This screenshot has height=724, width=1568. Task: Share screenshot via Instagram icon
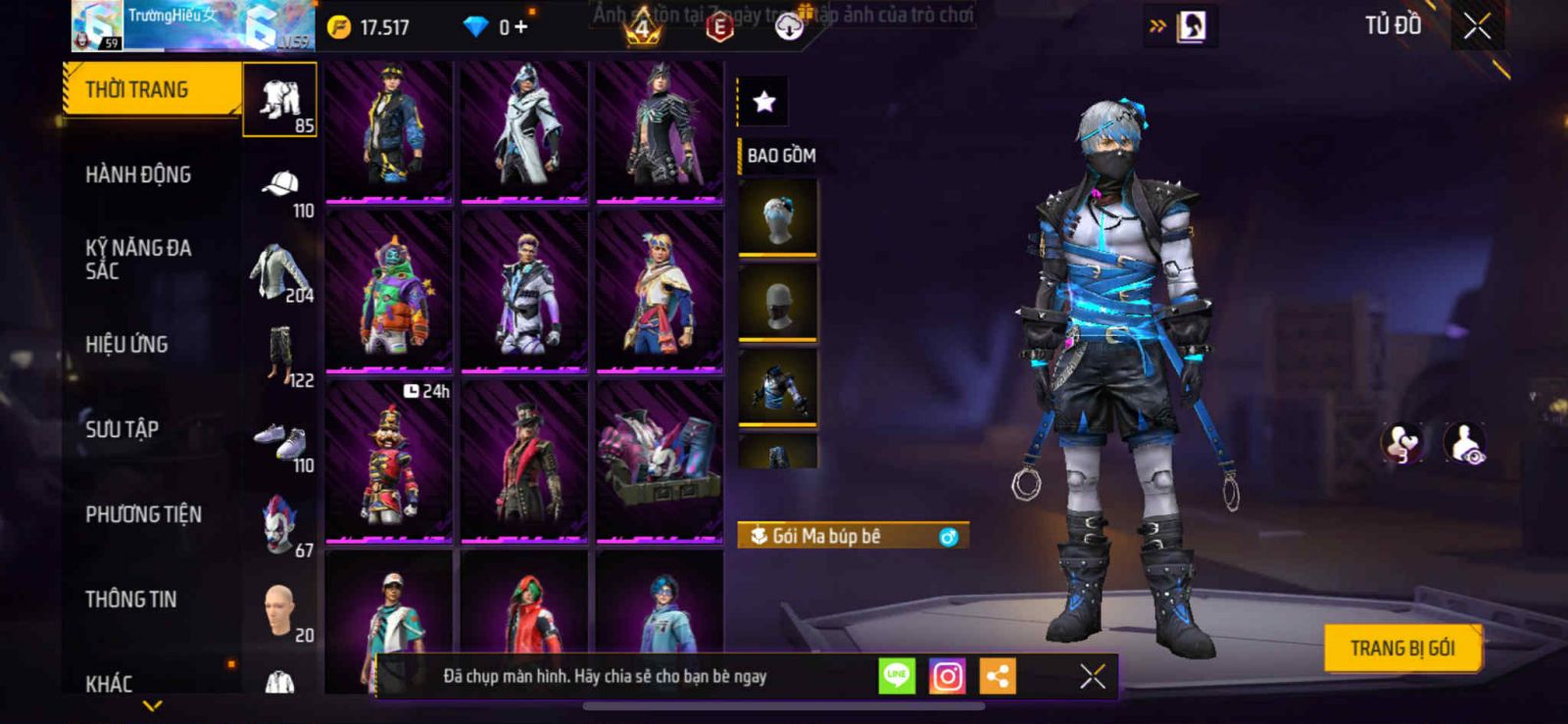coord(947,676)
